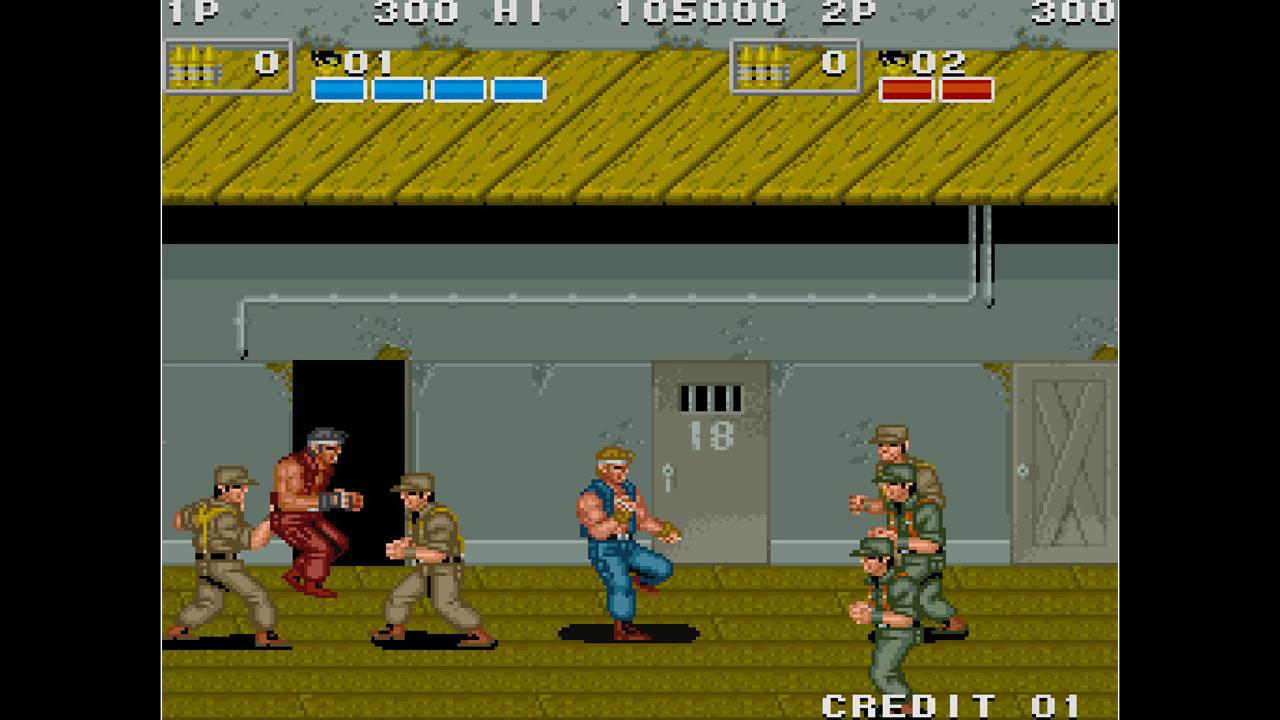Select the 1P grenade icon next to 01
The width and height of the screenshot is (1280, 720).
tap(326, 60)
